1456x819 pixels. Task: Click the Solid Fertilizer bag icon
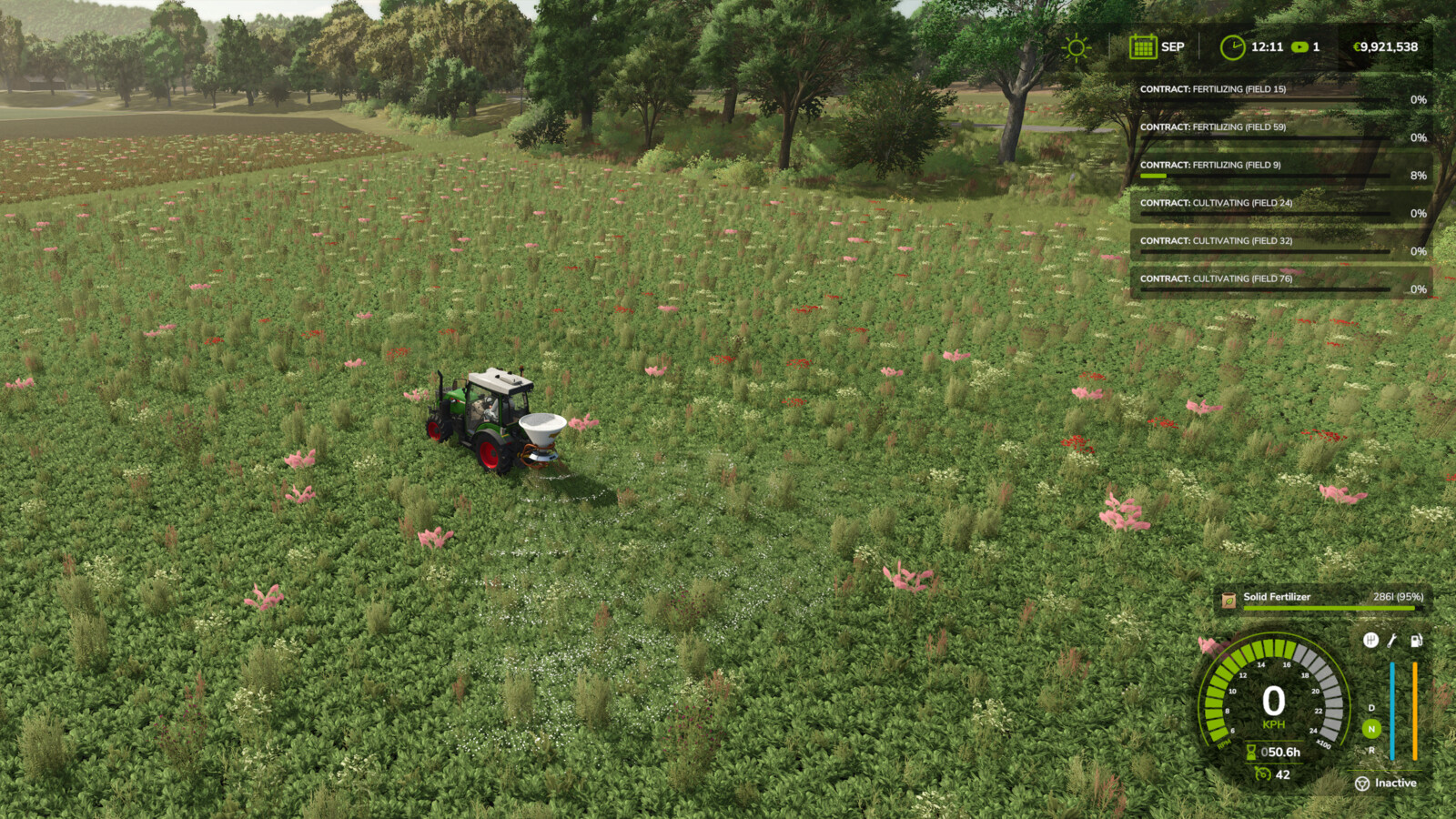pos(1228,597)
